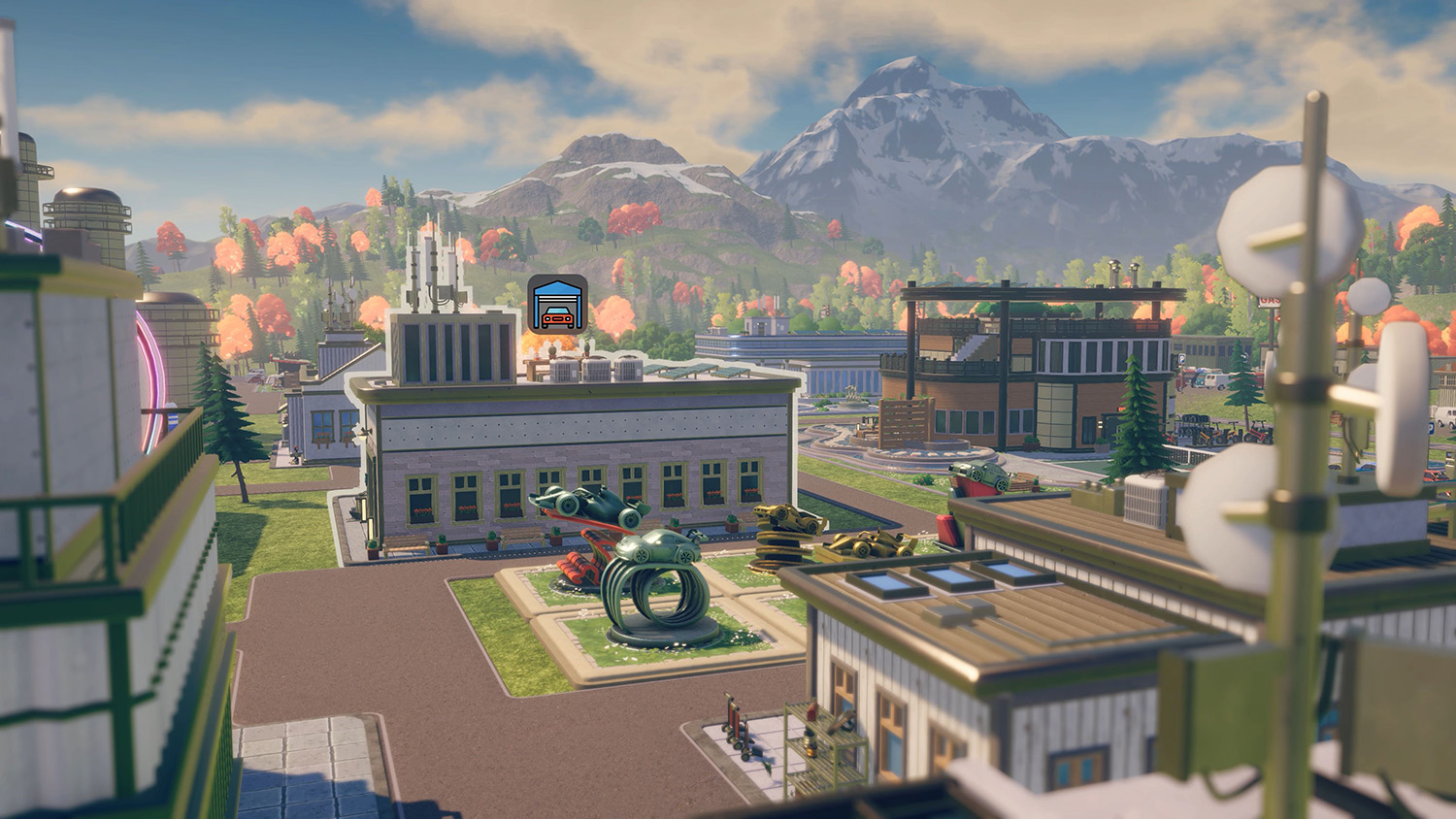Open the garage marker icon above the building

(557, 304)
